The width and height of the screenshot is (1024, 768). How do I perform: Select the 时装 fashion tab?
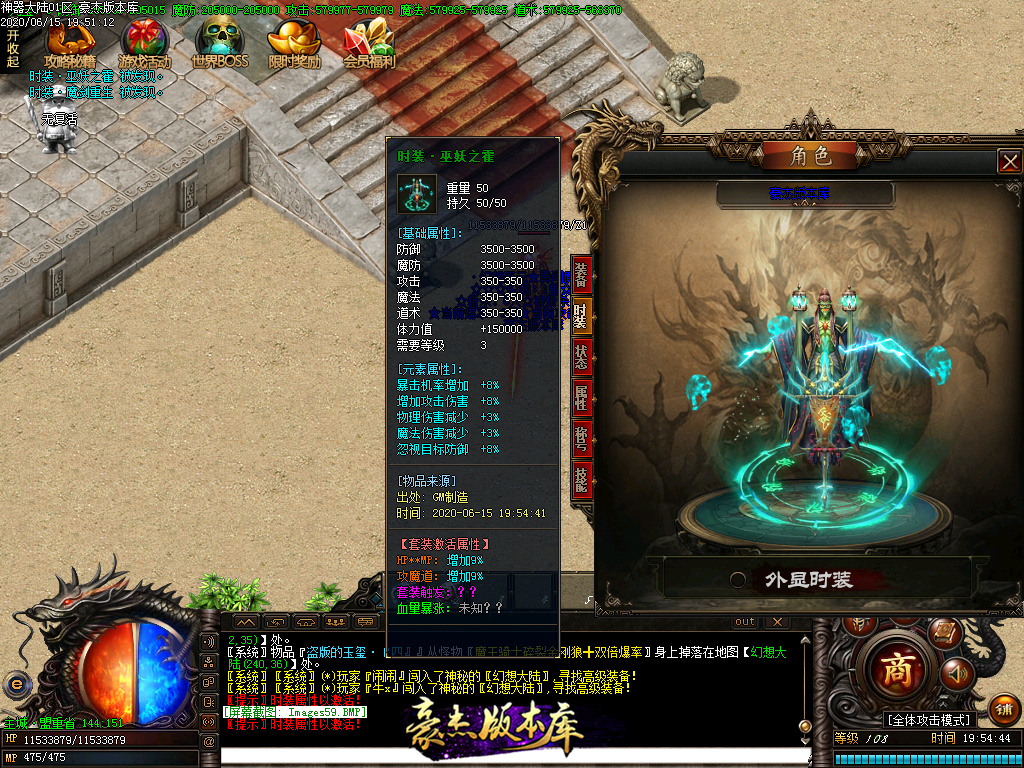581,316
